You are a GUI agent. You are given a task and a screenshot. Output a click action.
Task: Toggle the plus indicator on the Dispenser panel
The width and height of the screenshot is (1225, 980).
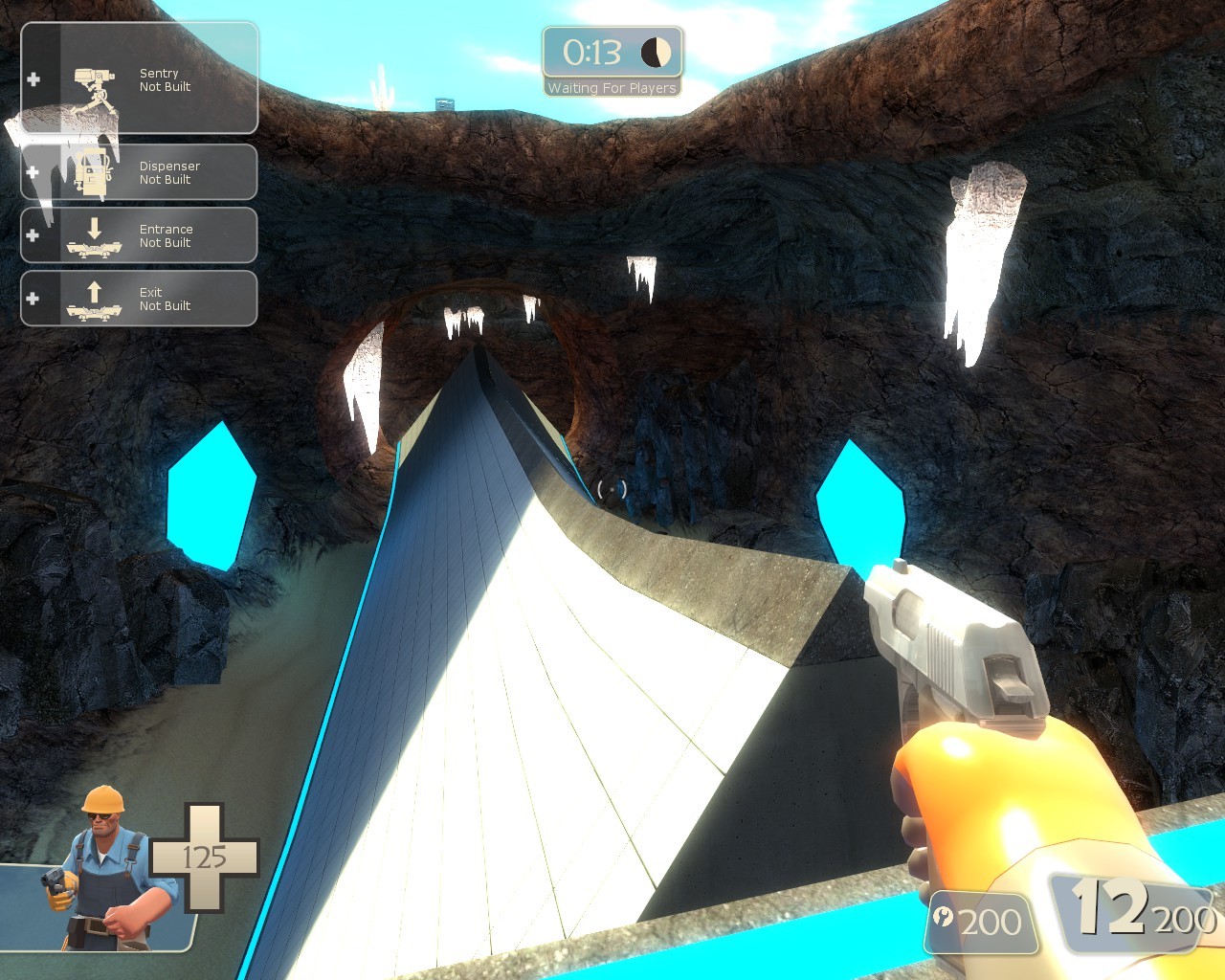click(x=34, y=172)
